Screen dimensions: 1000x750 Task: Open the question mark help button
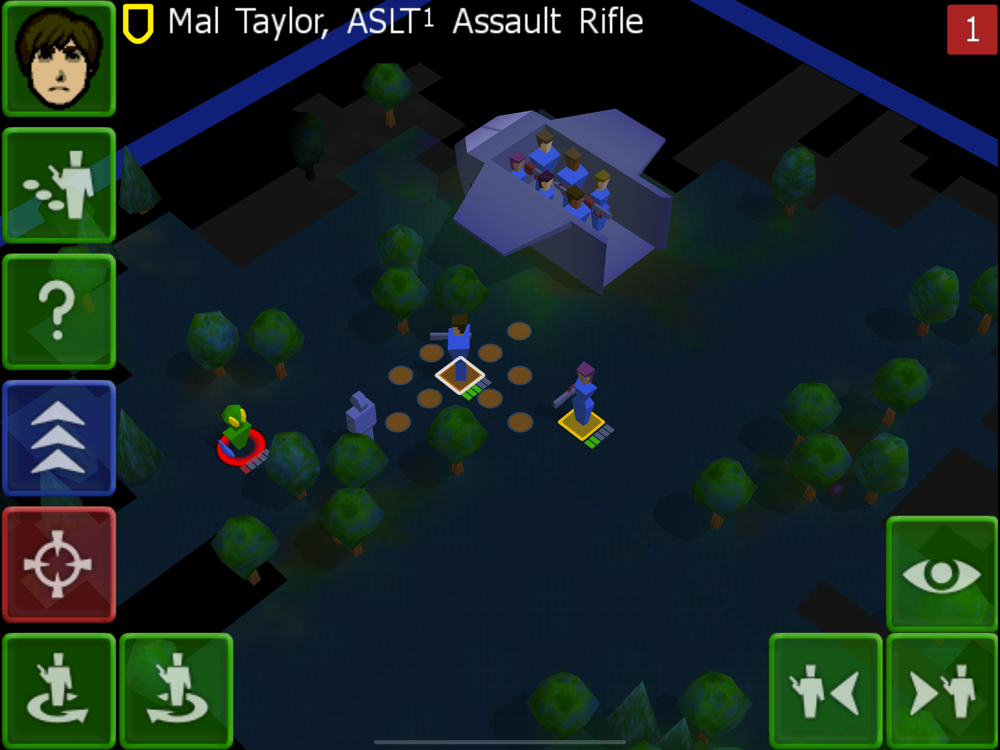(x=59, y=311)
